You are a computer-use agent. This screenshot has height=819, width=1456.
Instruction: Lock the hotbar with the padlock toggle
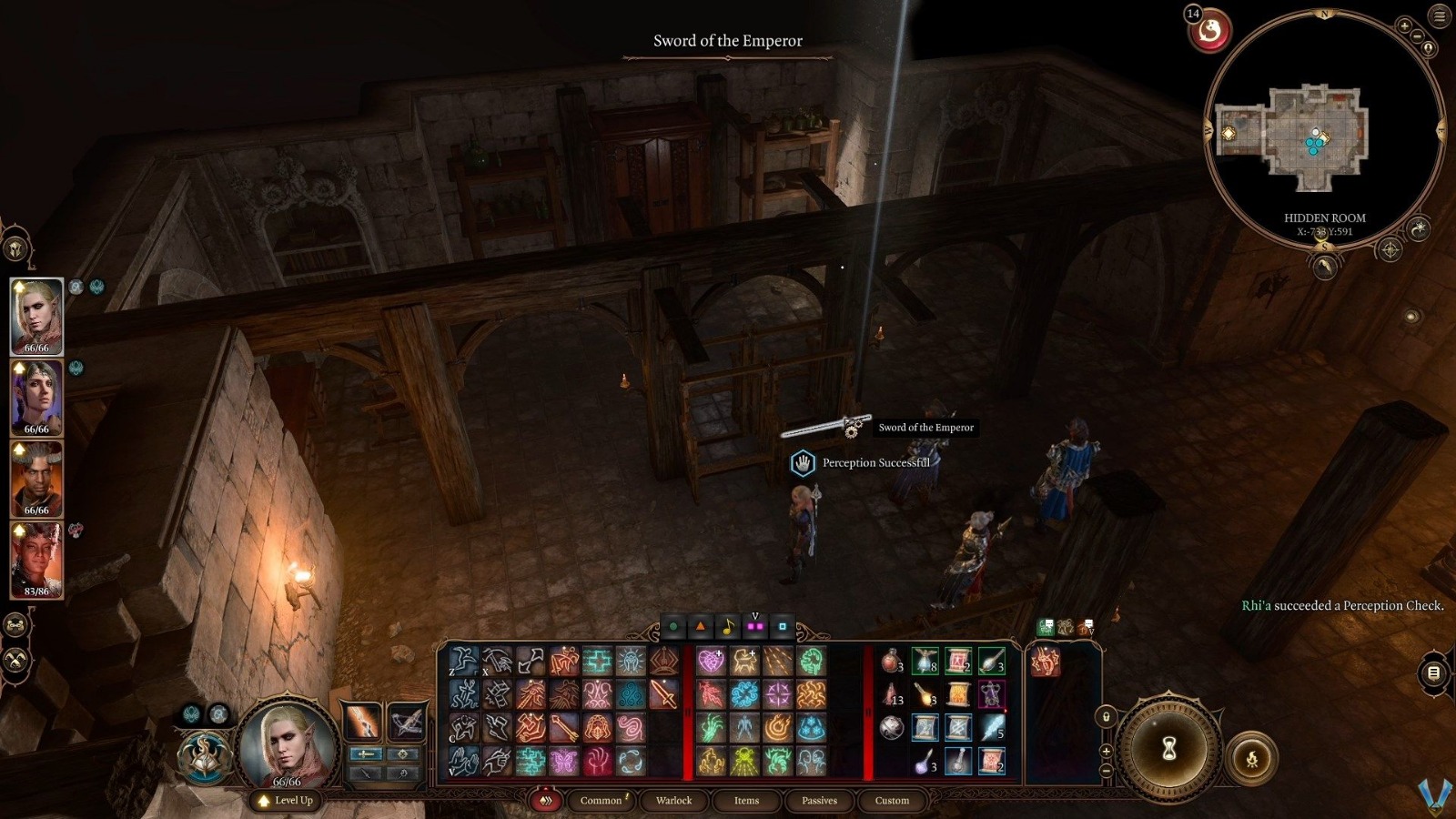click(1107, 717)
